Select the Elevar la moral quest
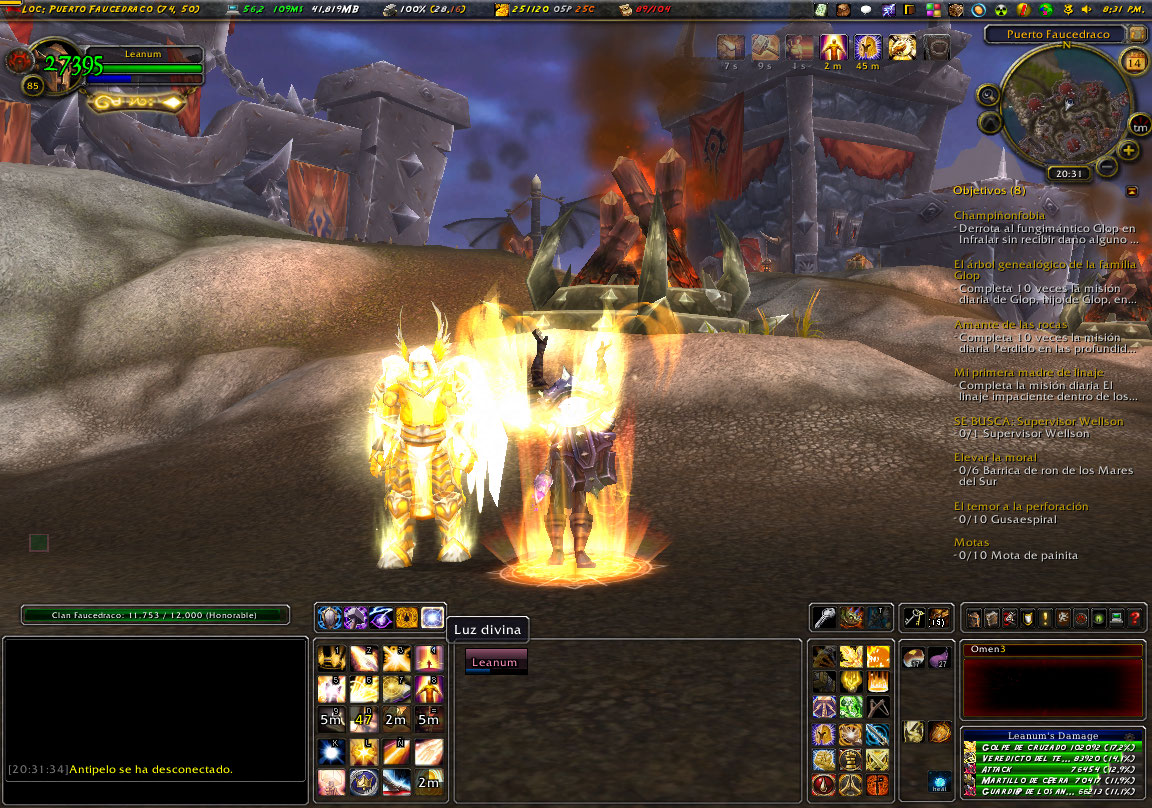1152x808 pixels. (995, 457)
